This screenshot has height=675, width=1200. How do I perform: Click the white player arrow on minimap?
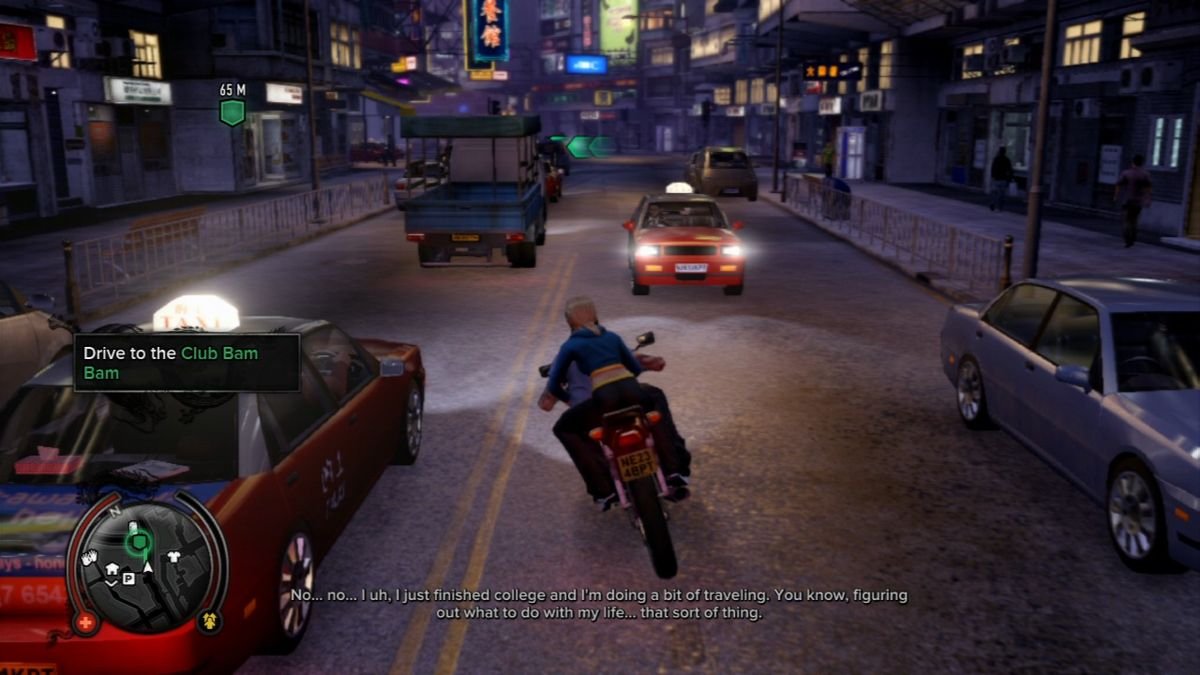click(x=148, y=567)
